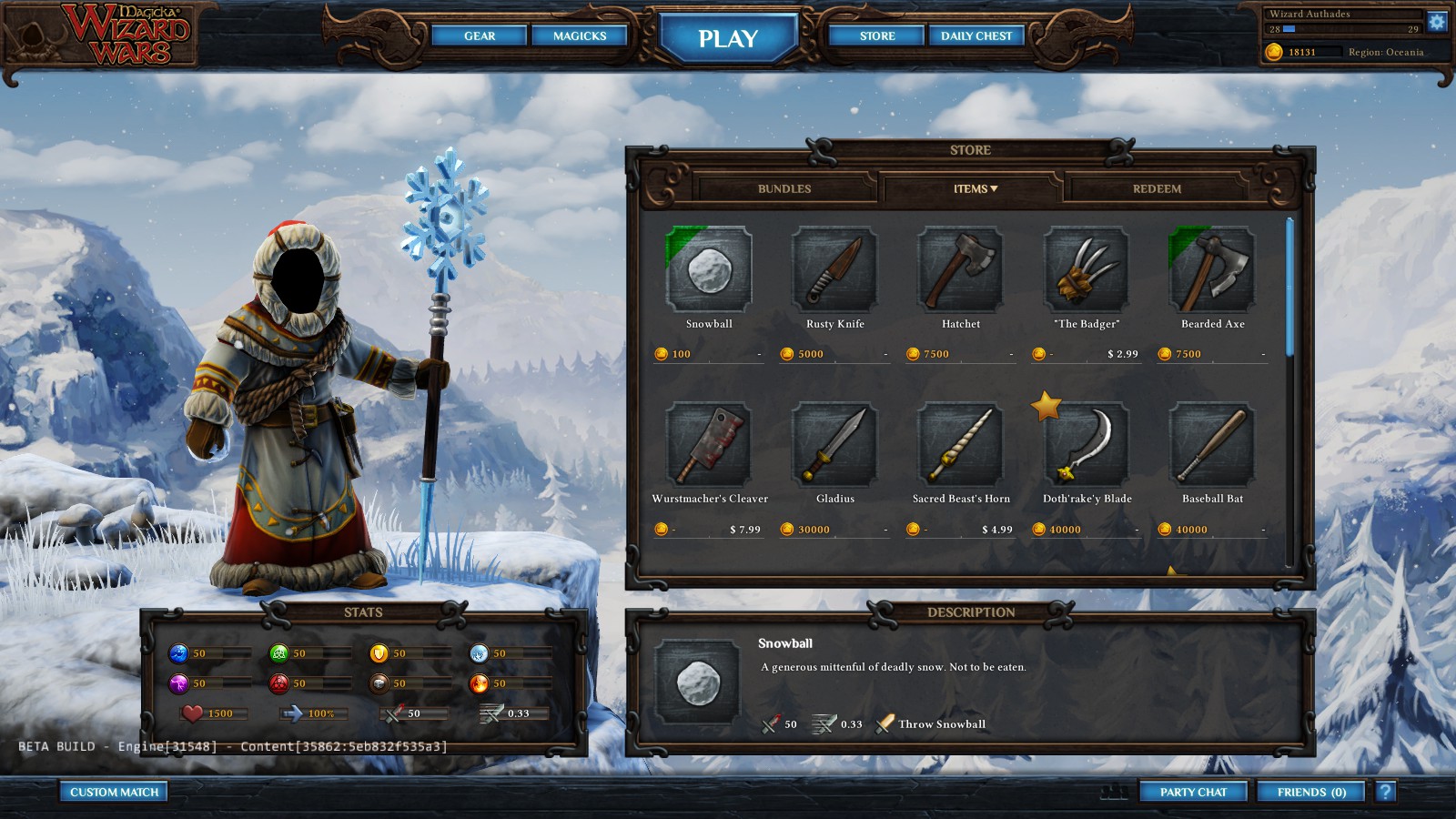1456x819 pixels.
Task: Choose the Hatchet in the store
Action: [x=960, y=269]
